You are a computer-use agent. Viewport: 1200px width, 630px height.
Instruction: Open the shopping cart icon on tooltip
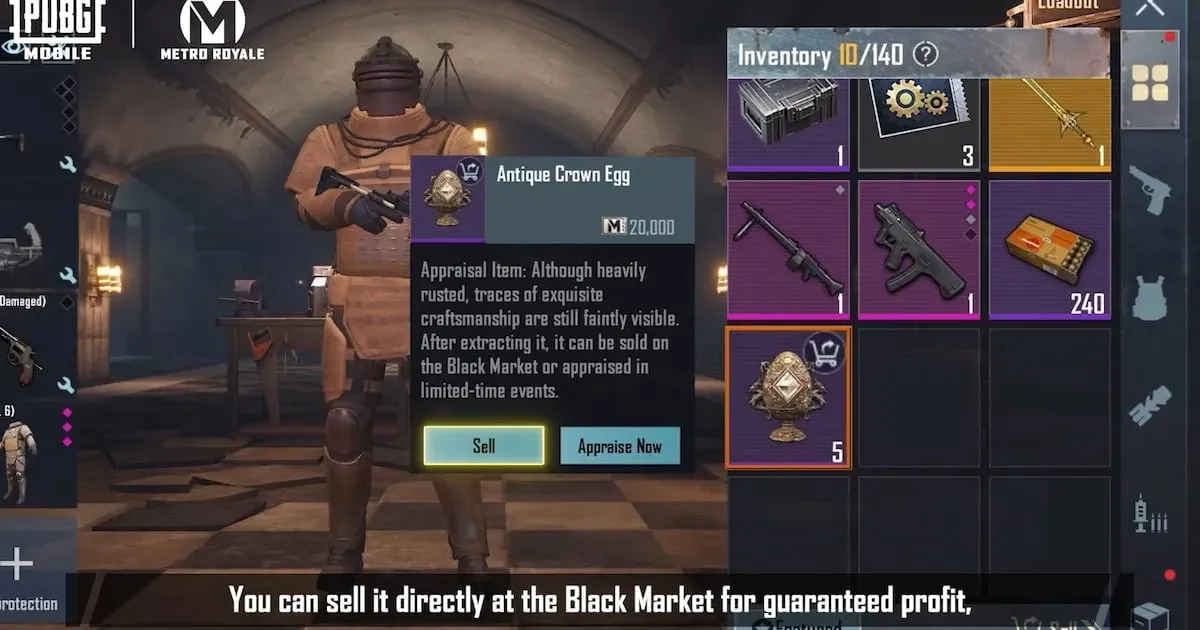pyautogui.click(x=468, y=170)
